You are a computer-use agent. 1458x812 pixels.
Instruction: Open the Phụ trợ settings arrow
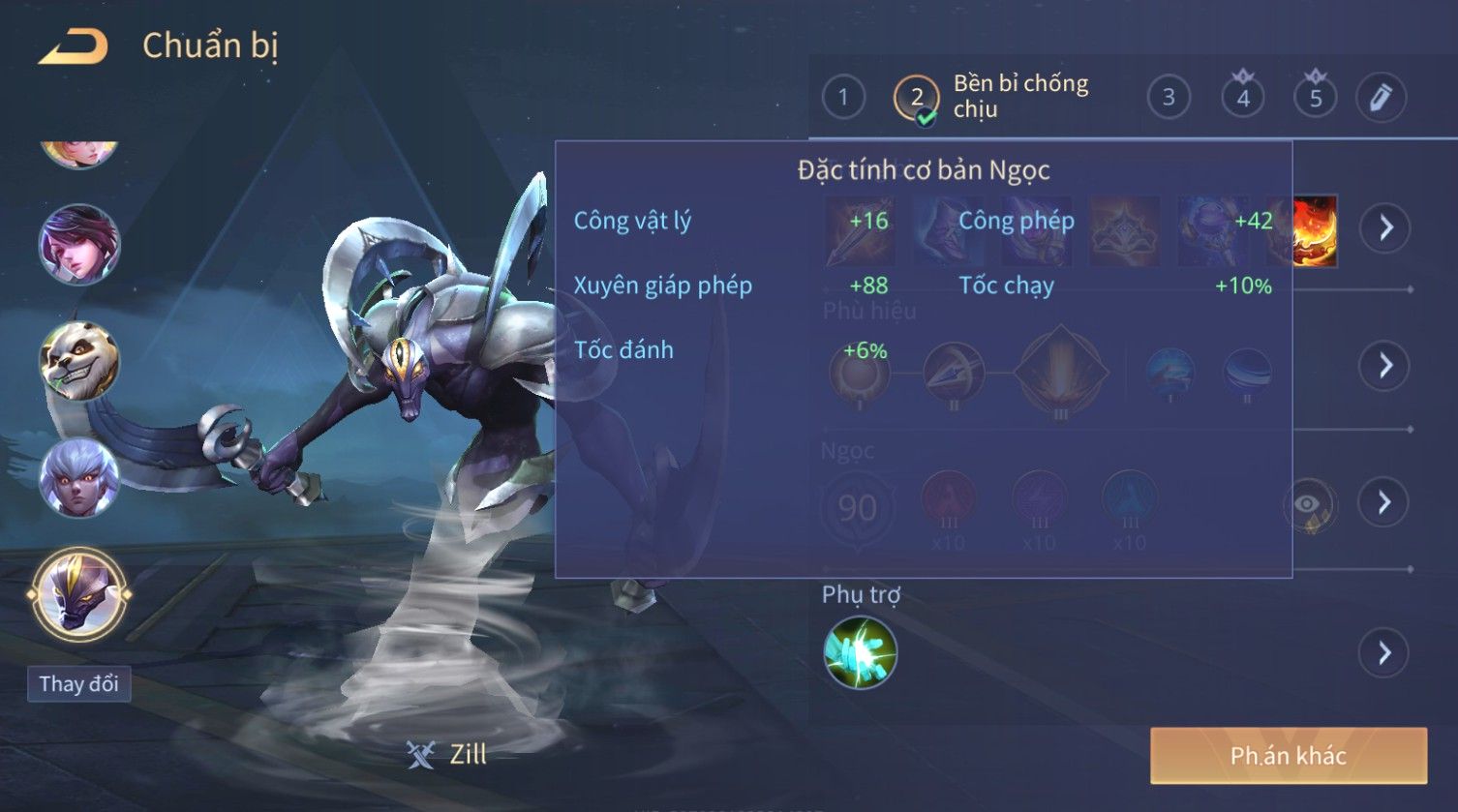(1383, 653)
